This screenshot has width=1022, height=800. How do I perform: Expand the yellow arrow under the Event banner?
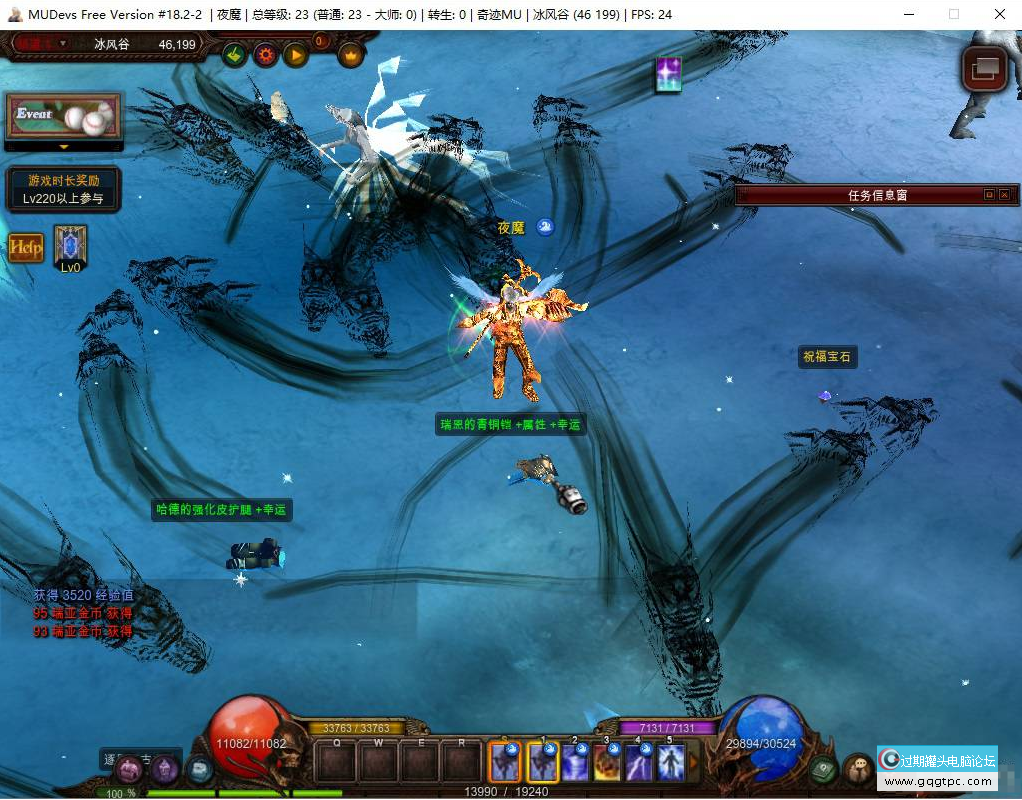tap(64, 147)
